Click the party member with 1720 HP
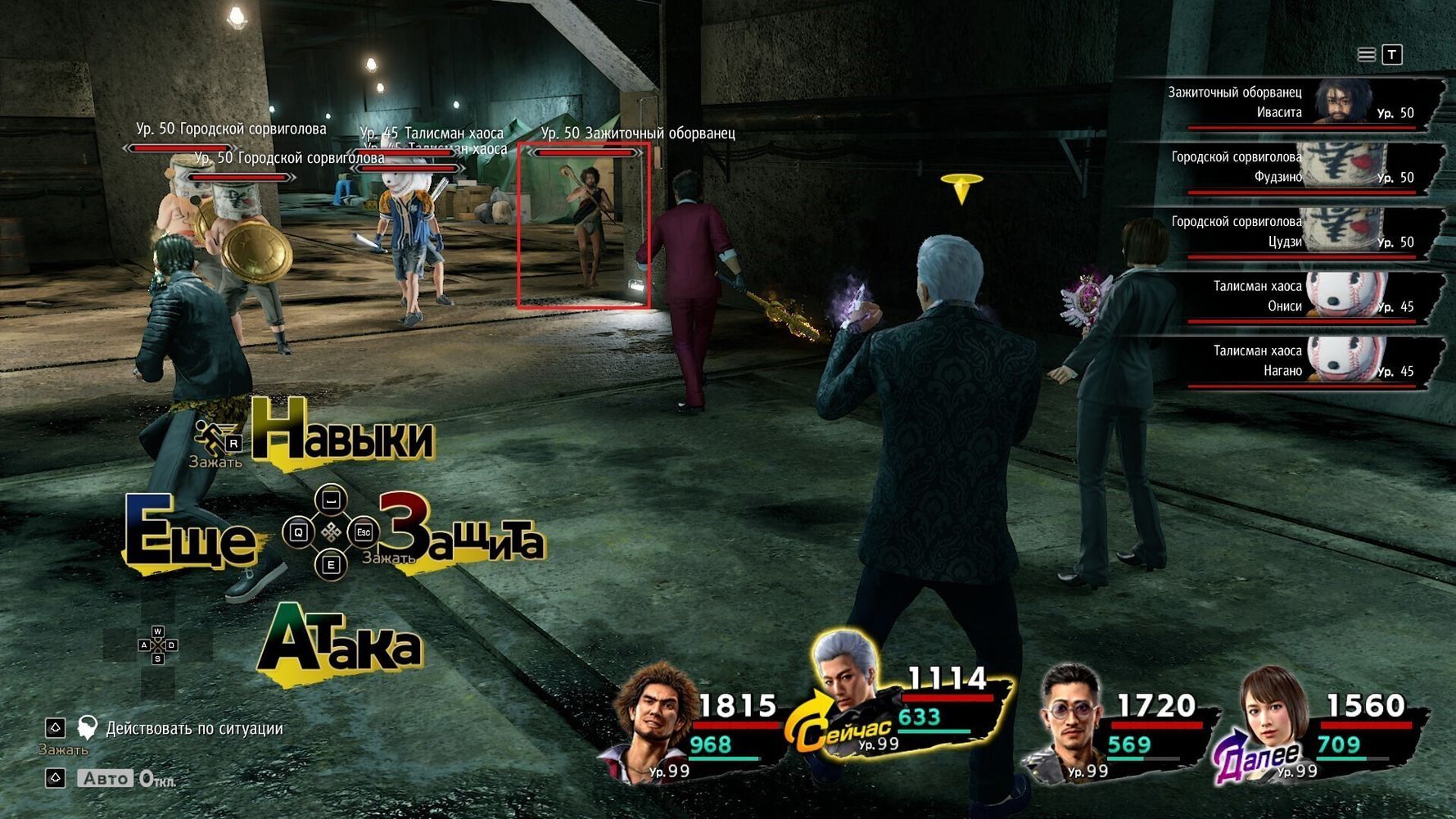Viewport: 1456px width, 819px height. (x=1068, y=714)
